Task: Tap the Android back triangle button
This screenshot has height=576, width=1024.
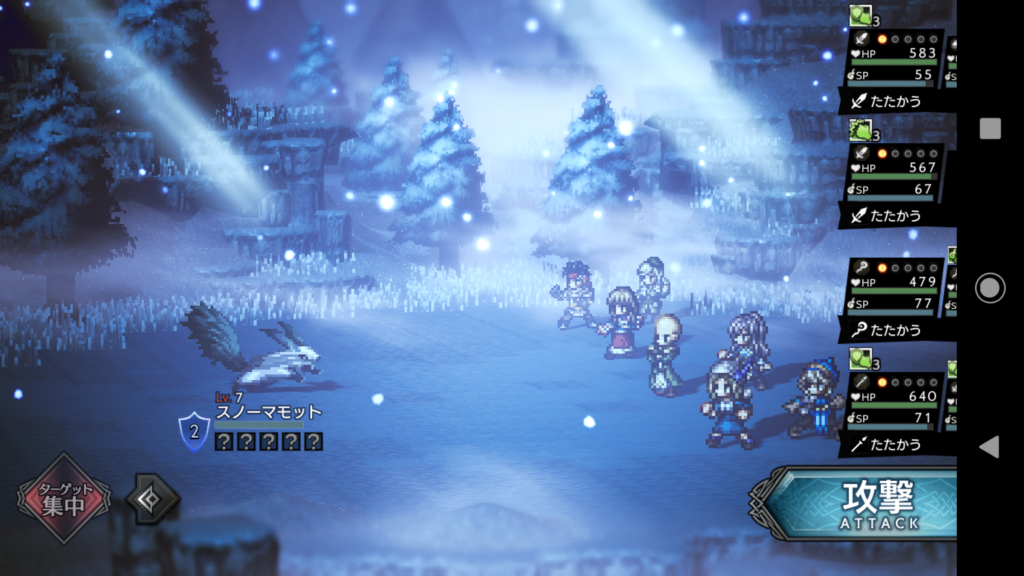Action: (x=989, y=446)
